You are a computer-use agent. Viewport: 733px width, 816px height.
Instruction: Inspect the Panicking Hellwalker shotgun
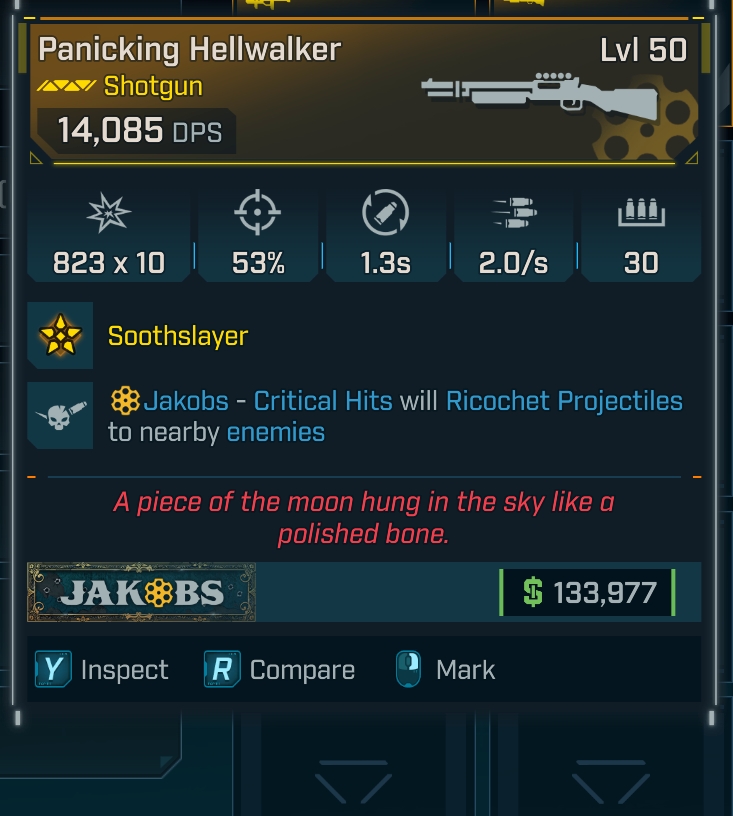coord(104,670)
